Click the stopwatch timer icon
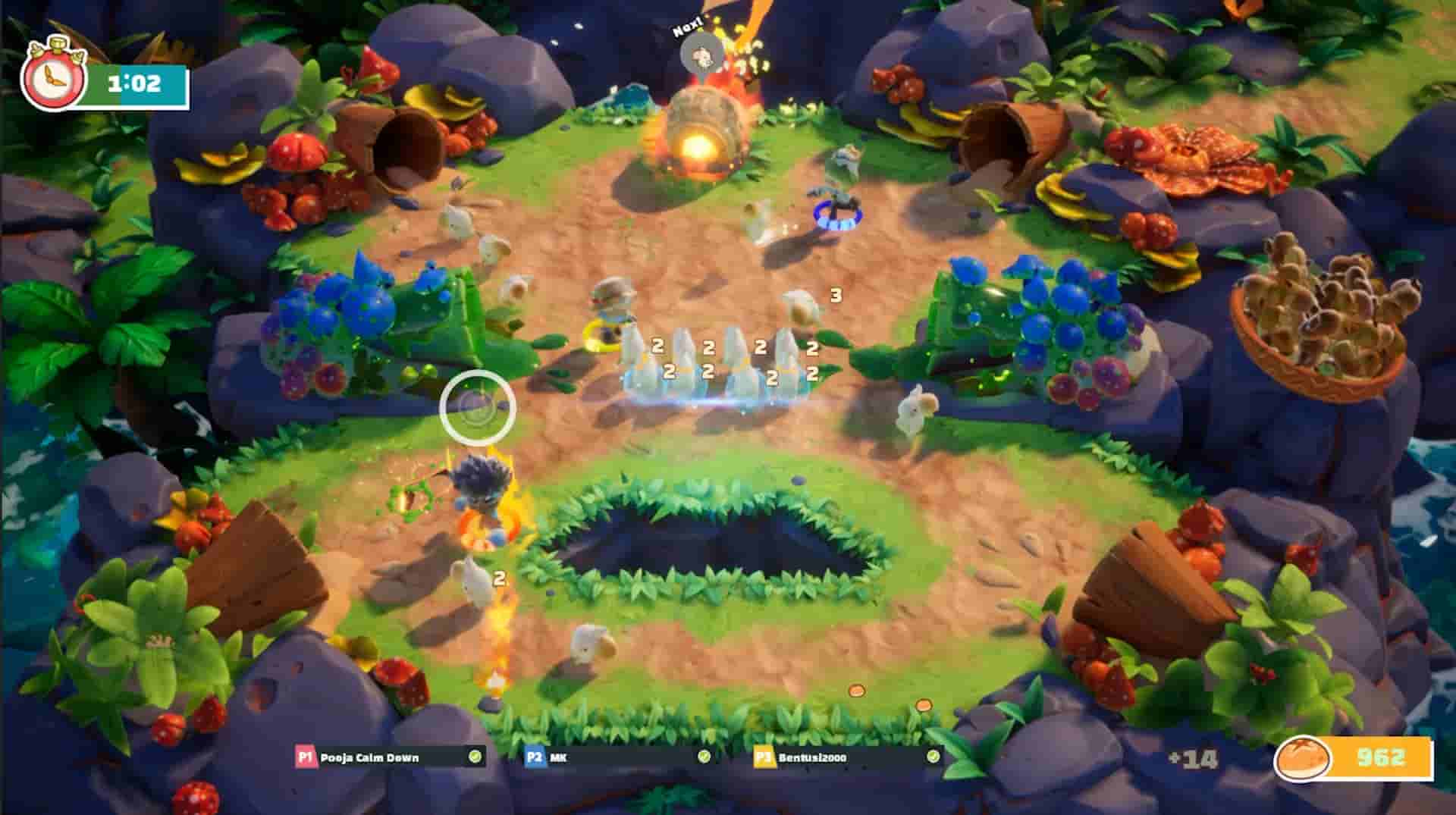This screenshot has width=1456, height=815. click(x=55, y=78)
